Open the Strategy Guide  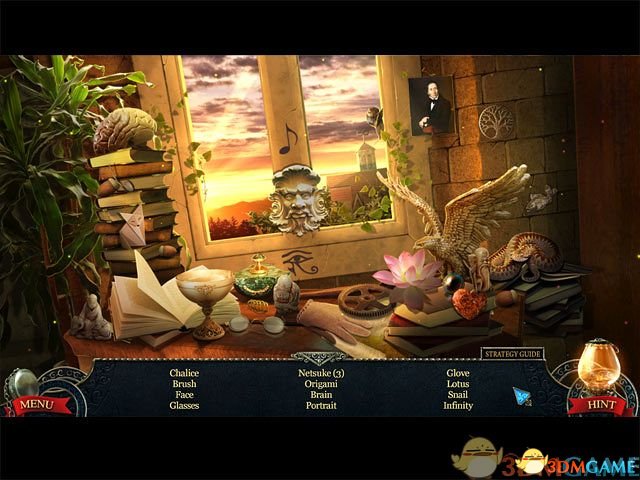pos(512,353)
